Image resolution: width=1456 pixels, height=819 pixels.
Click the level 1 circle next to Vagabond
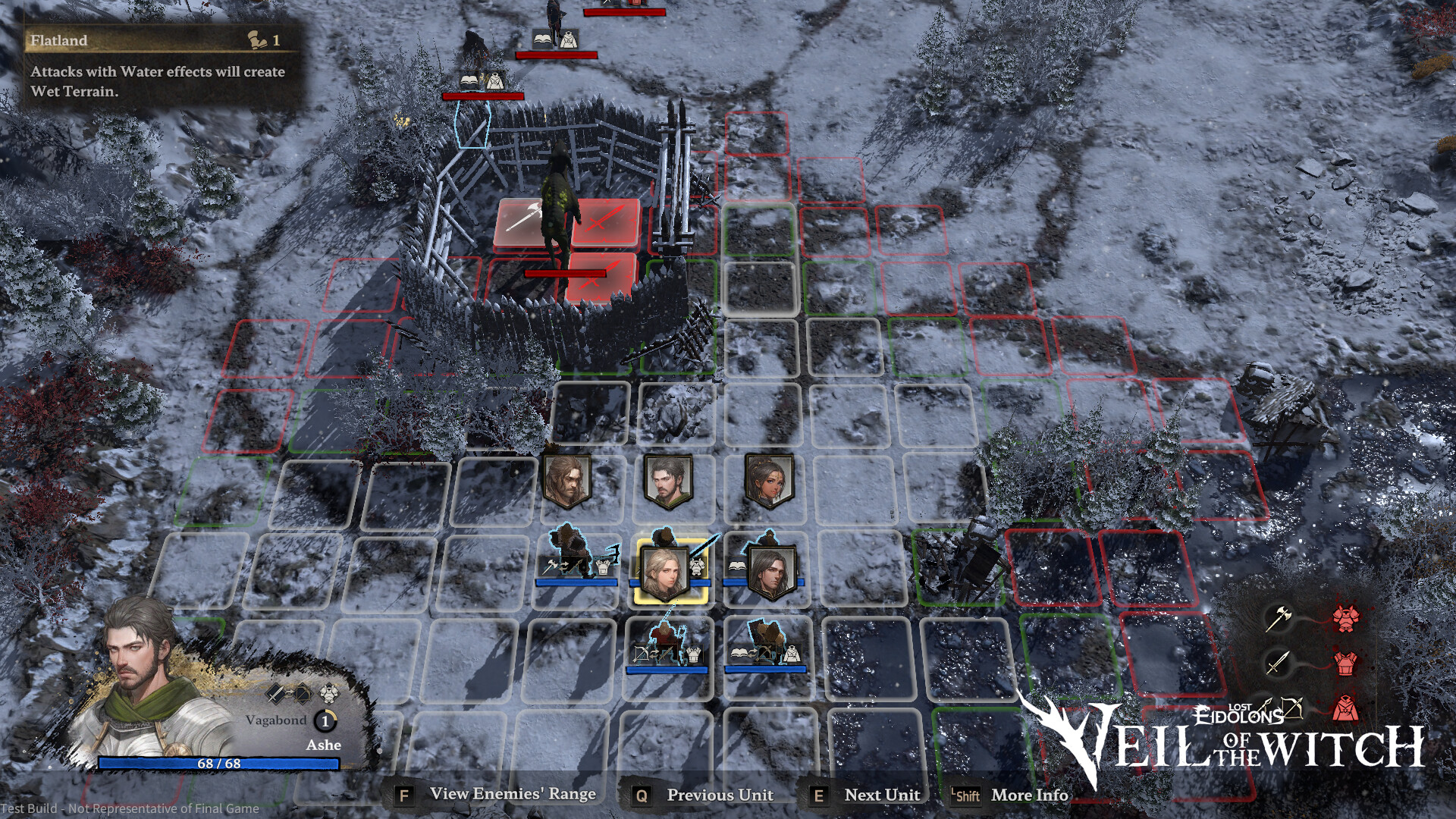[x=325, y=720]
